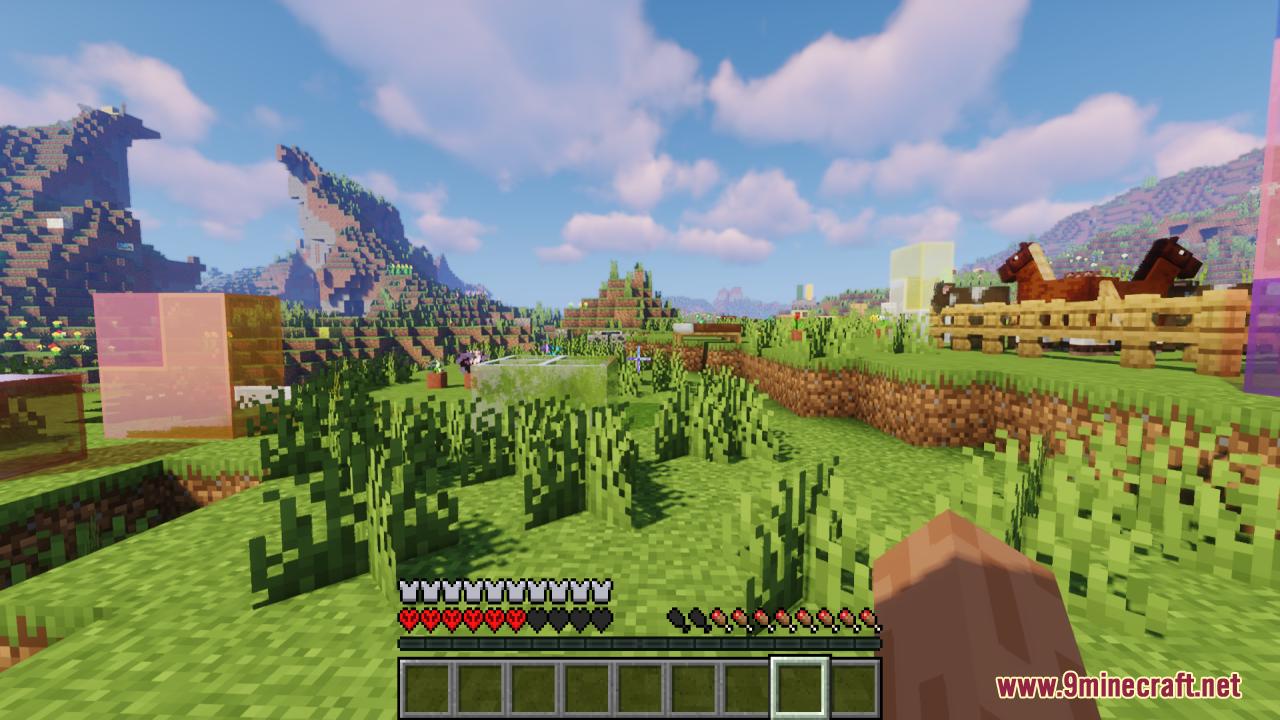Click the middle heart in the health bar

tap(505, 618)
